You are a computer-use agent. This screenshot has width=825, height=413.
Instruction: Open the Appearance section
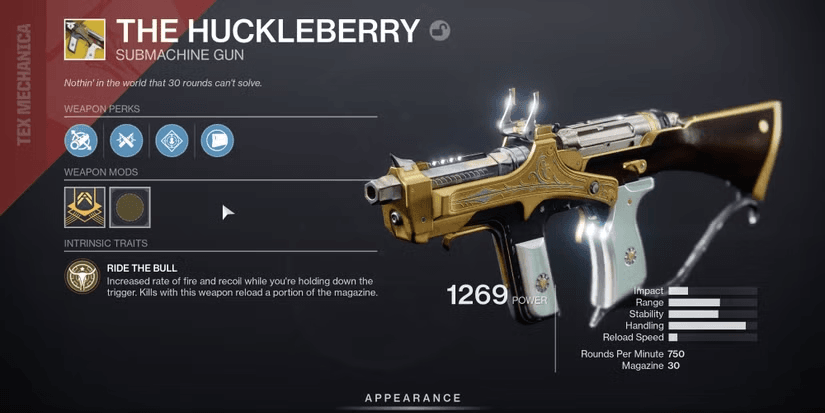coord(412,398)
